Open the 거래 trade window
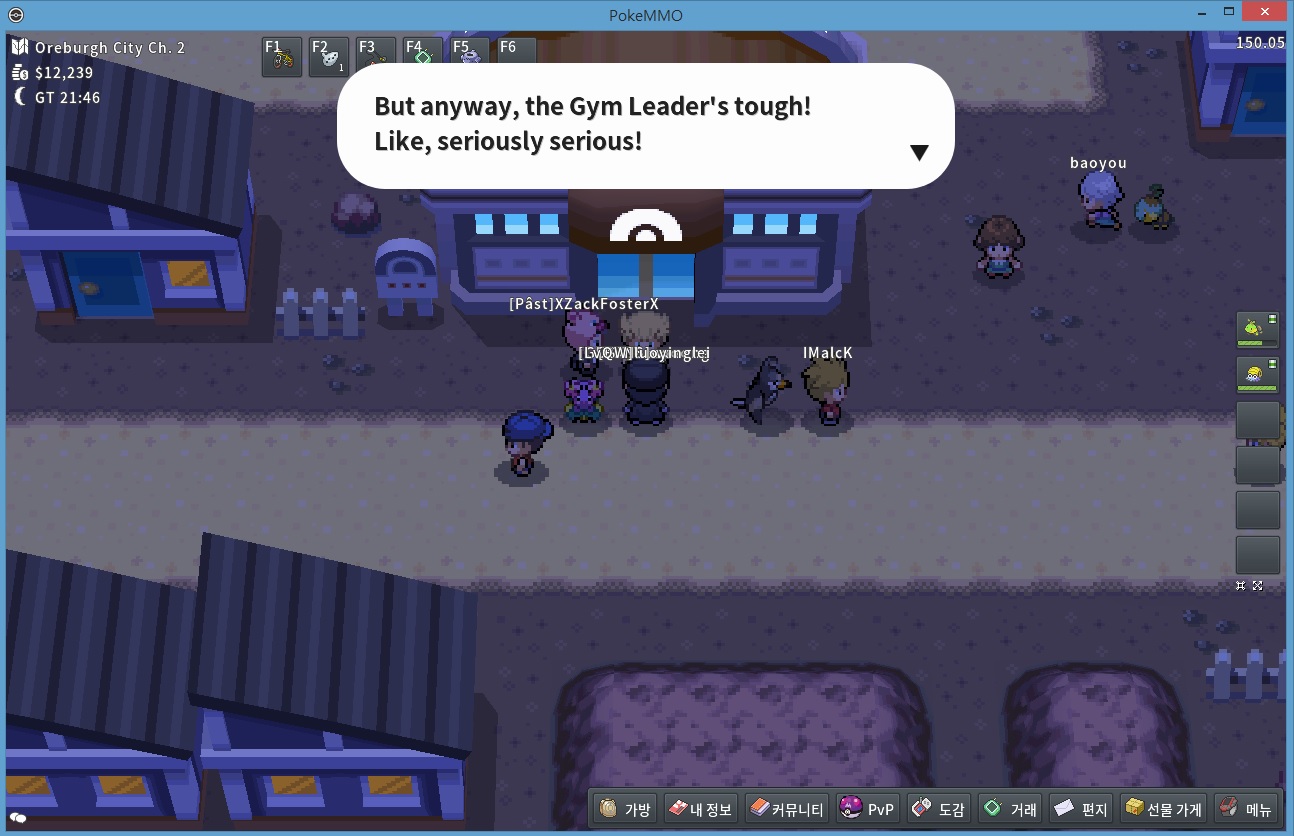This screenshot has height=836, width=1294. [1010, 809]
